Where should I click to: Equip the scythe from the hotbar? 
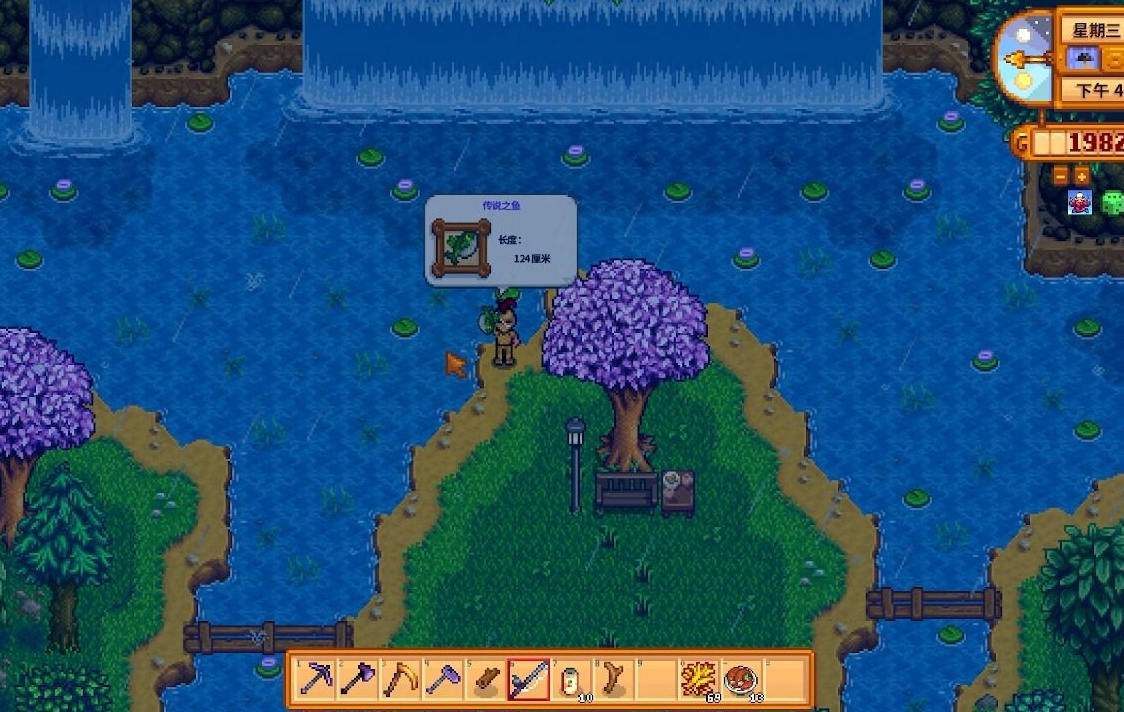(400, 679)
